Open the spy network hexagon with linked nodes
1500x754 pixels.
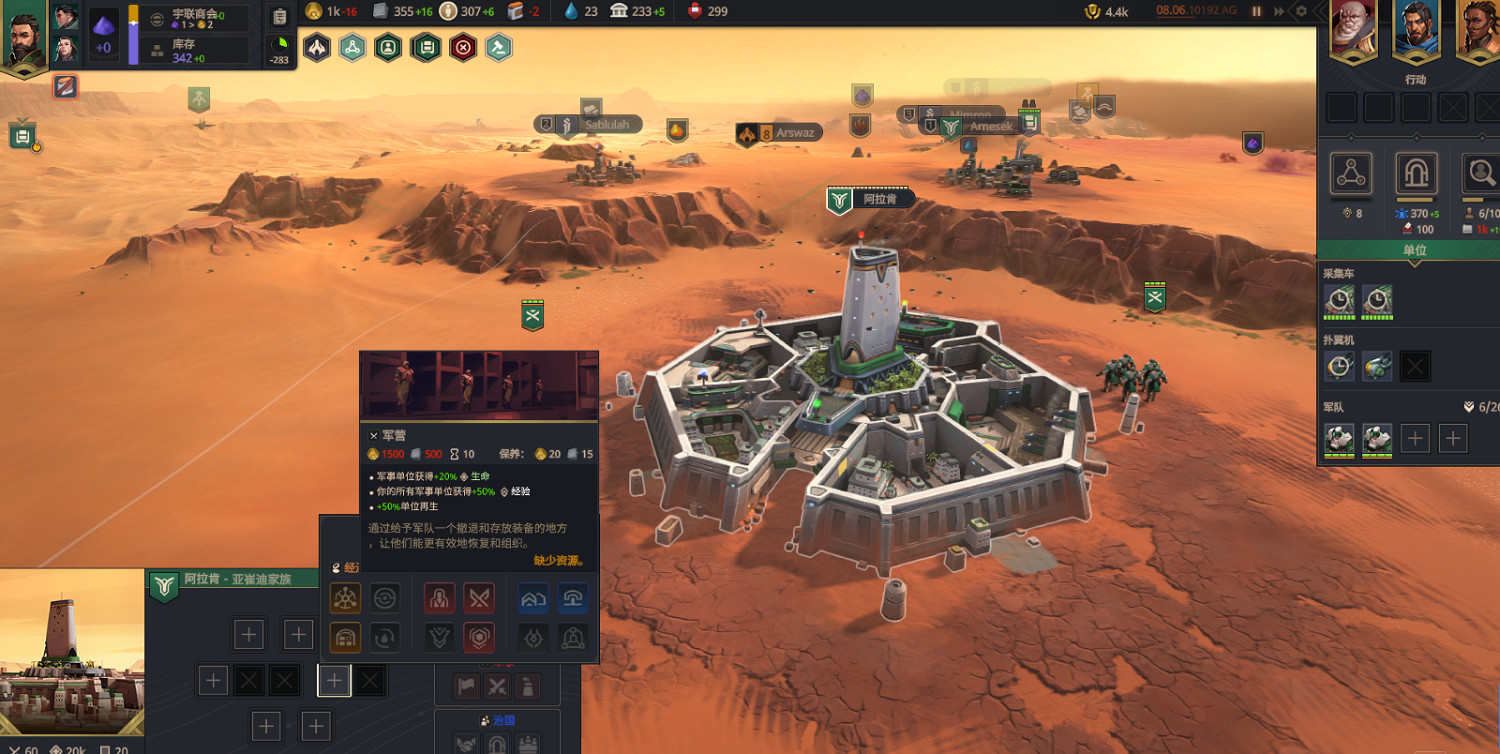[x=352, y=47]
